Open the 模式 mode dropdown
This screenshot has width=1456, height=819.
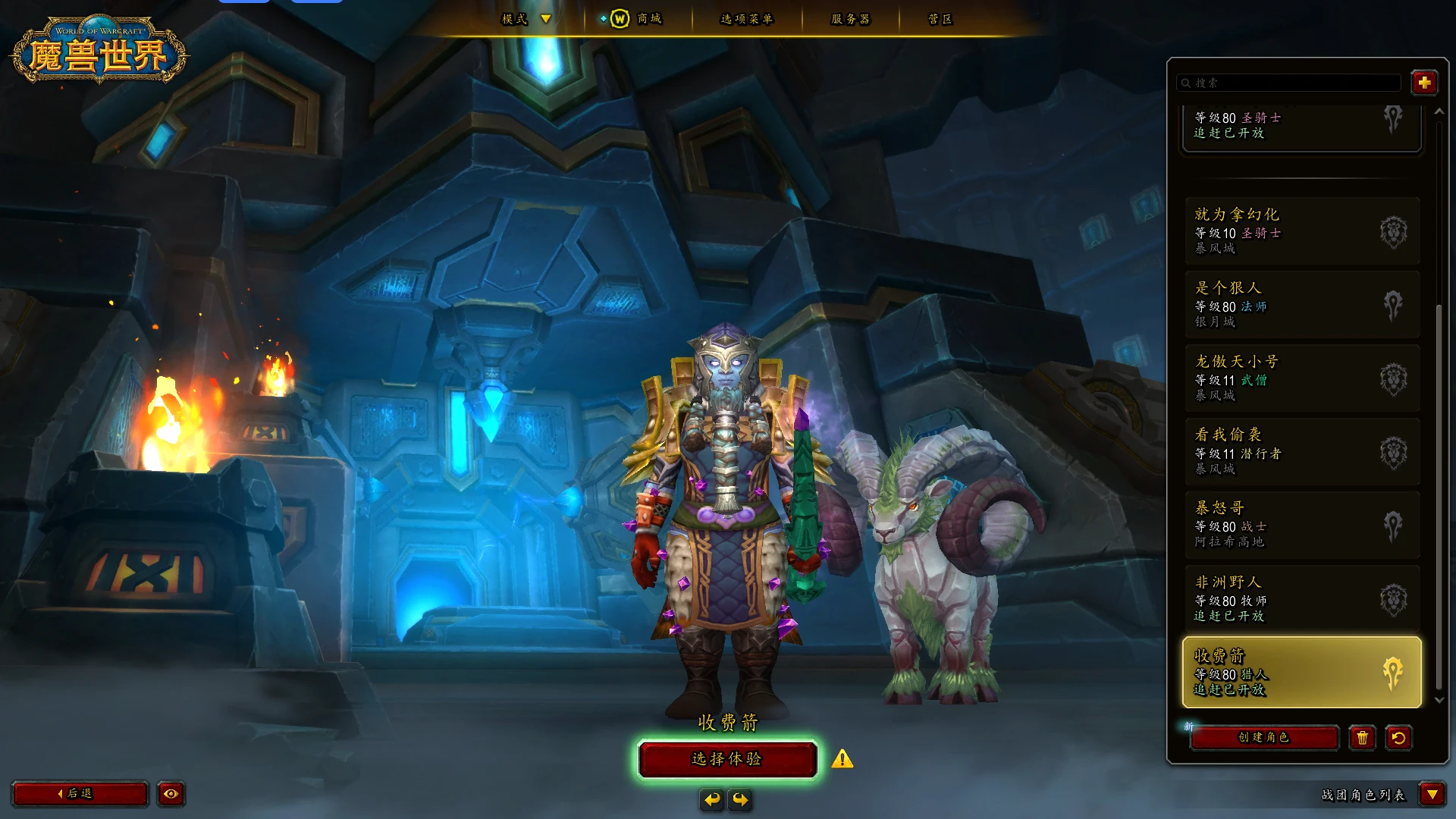526,19
